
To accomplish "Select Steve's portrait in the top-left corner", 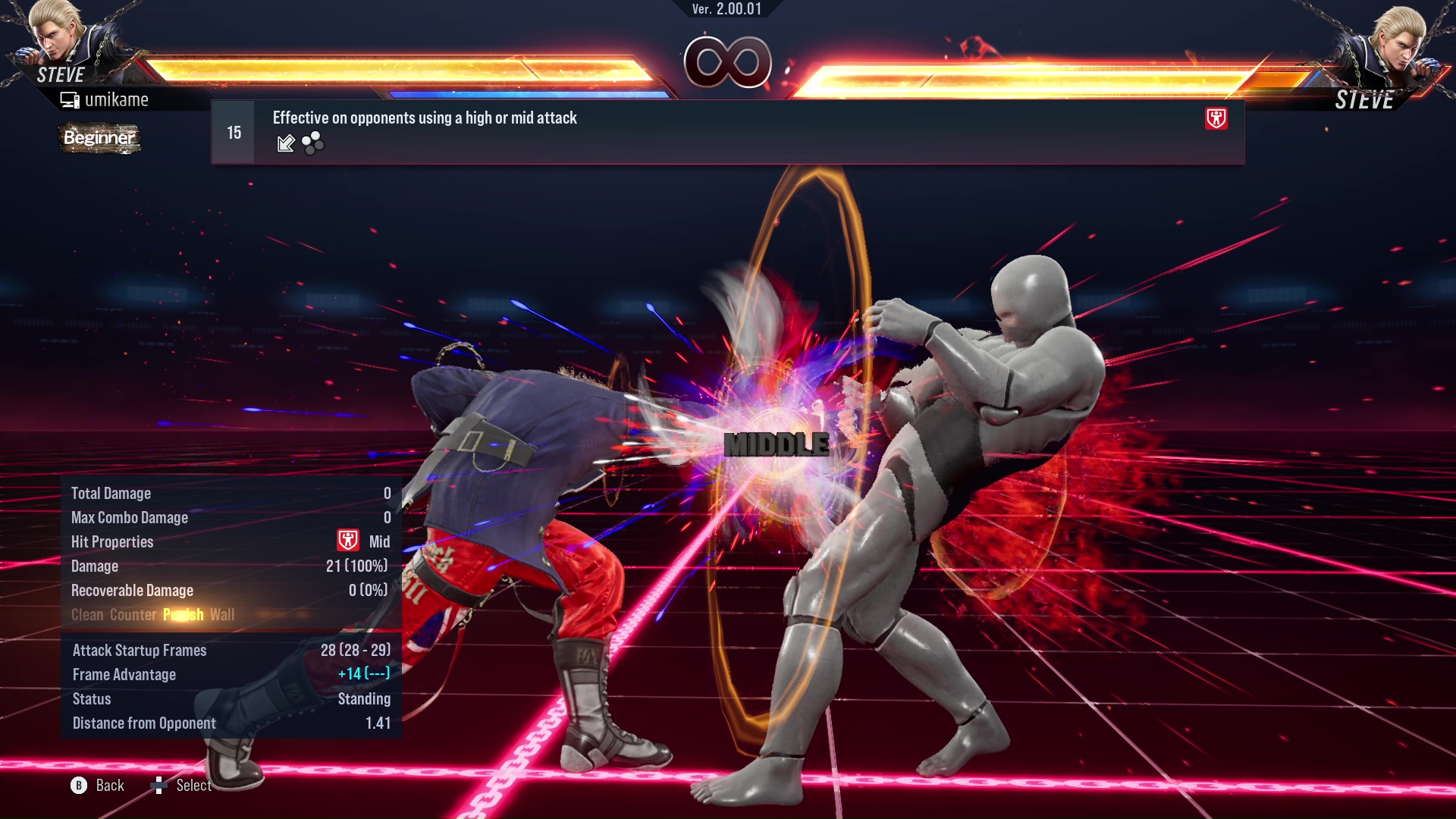I will (x=57, y=42).
